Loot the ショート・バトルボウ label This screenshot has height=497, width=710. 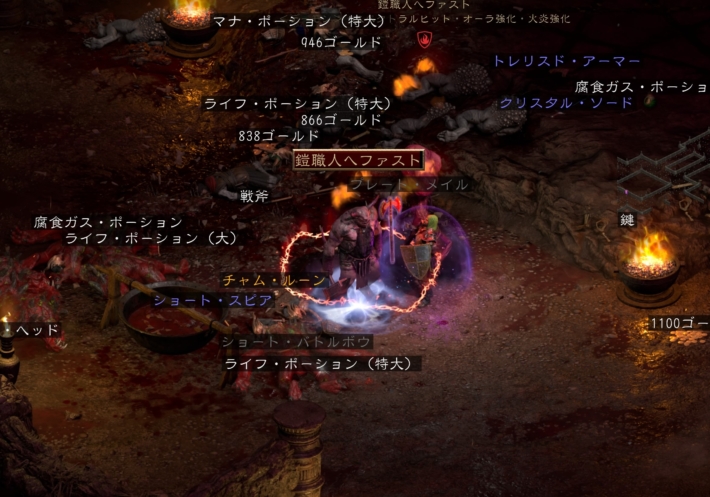click(x=297, y=341)
